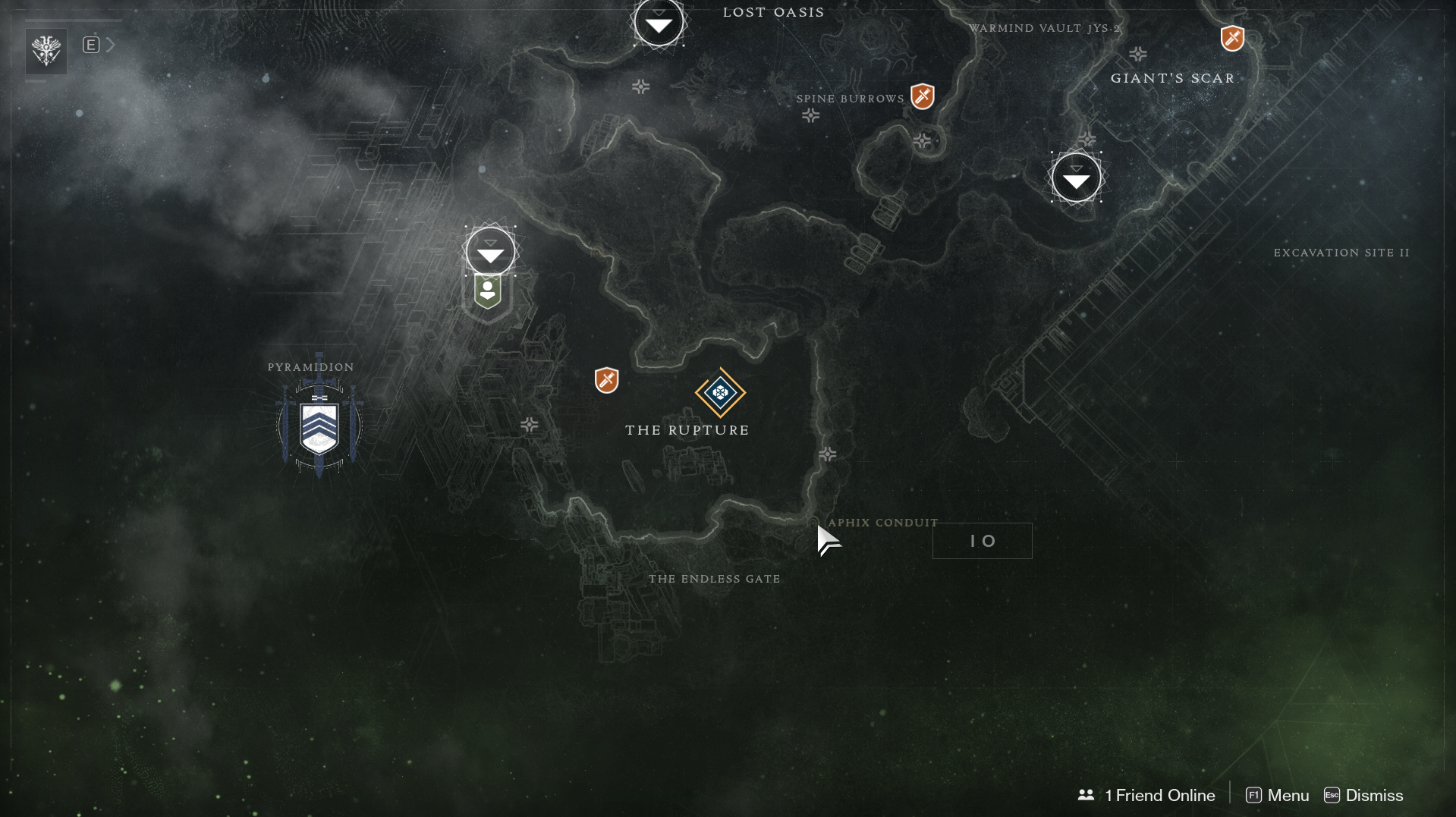Screen dimensions: 1456x817
Task: Open the 1 Friend Online roster
Action: [1146, 795]
